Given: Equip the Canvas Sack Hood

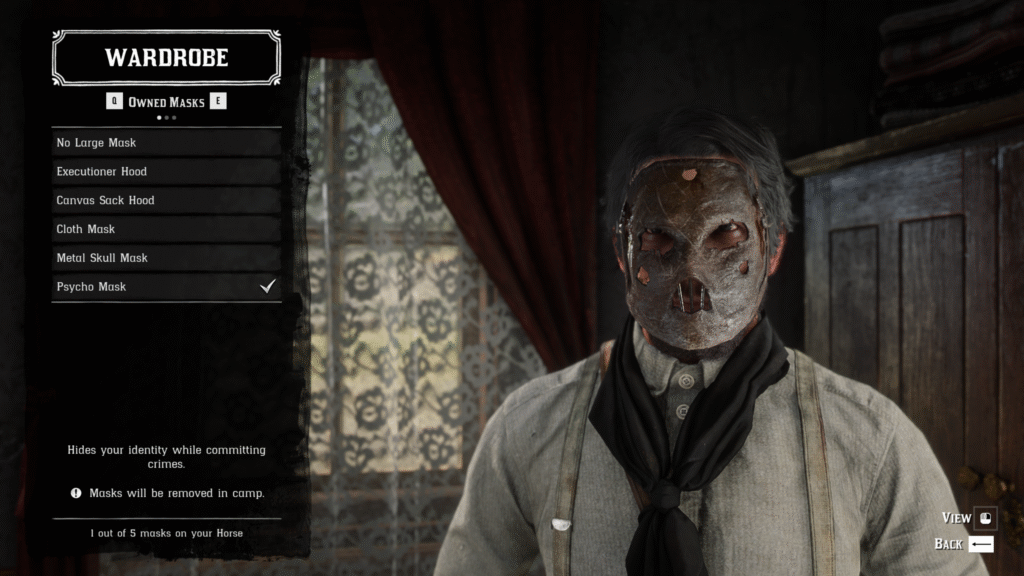Looking at the screenshot, I should coord(166,200).
